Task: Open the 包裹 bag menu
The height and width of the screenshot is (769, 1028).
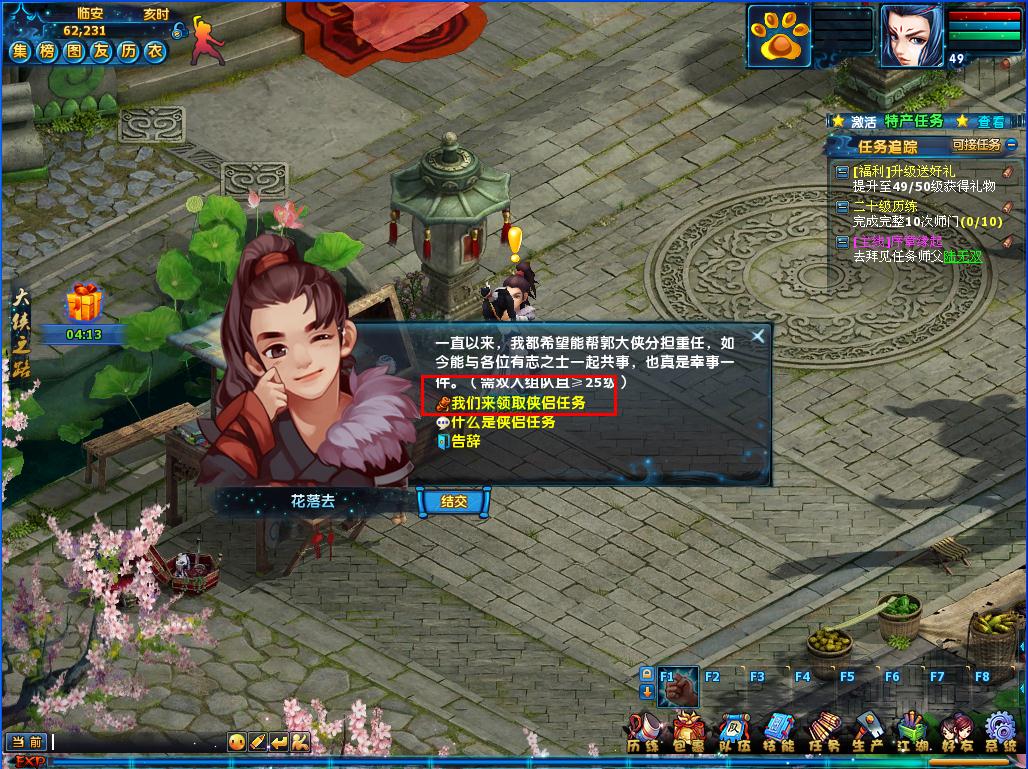Action: [687, 732]
